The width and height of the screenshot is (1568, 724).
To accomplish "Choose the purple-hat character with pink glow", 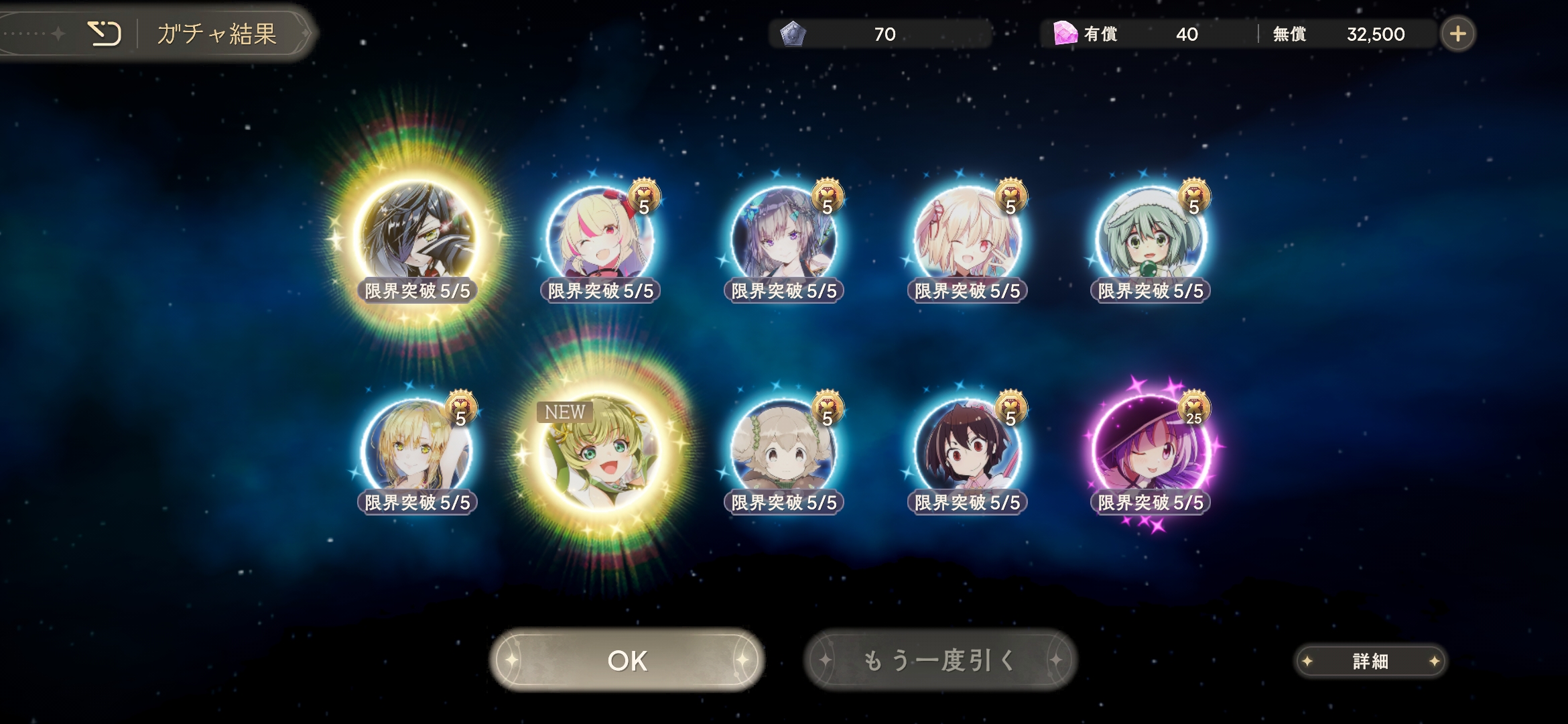I will [1150, 448].
